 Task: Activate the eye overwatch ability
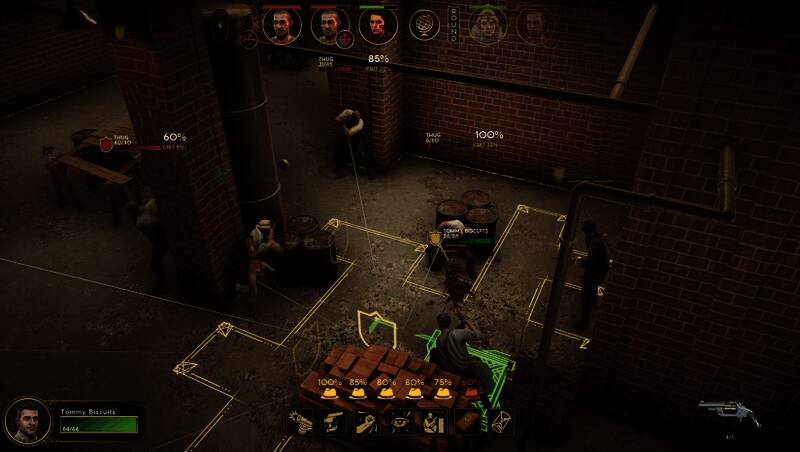(x=402, y=422)
